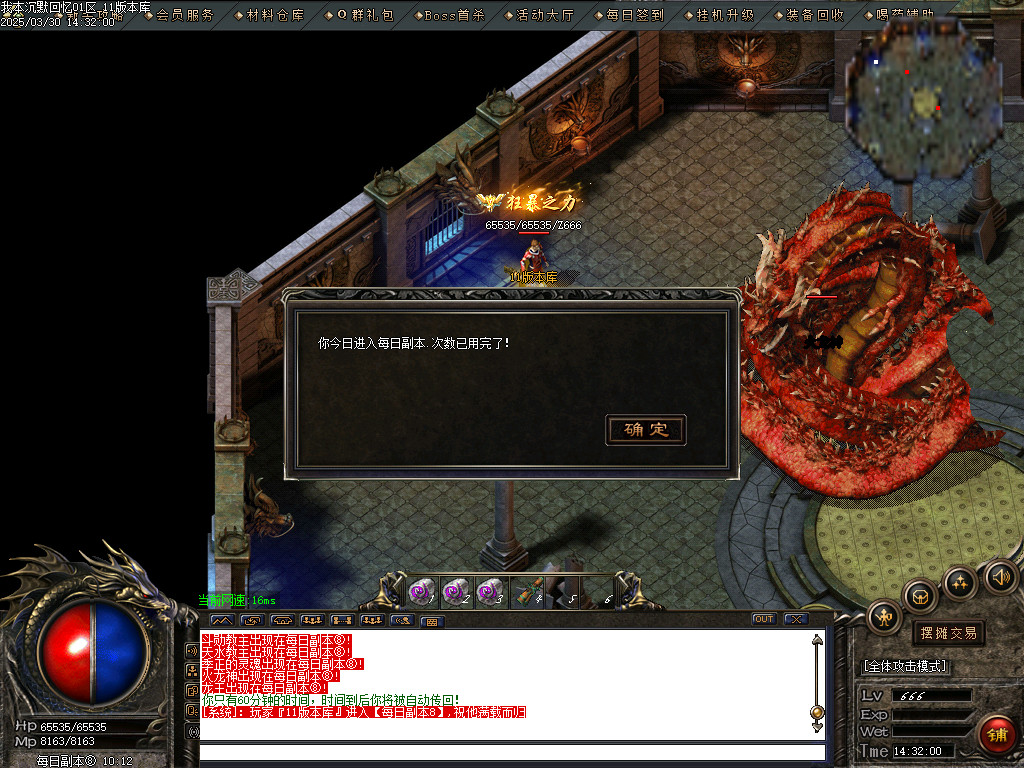Confirm the dialog with 确定 button

pos(646,430)
